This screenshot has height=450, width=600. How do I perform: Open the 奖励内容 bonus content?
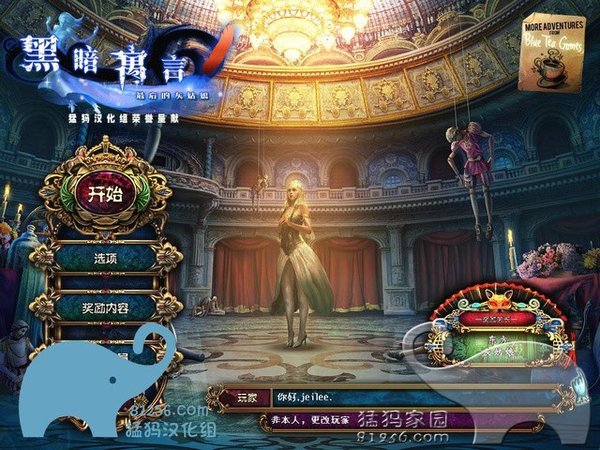[x=106, y=305]
